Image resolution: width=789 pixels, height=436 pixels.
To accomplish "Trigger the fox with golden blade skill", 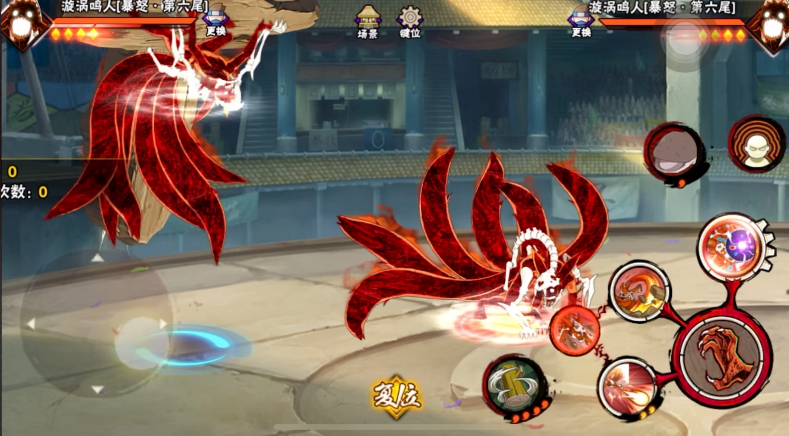I will coord(638,292).
